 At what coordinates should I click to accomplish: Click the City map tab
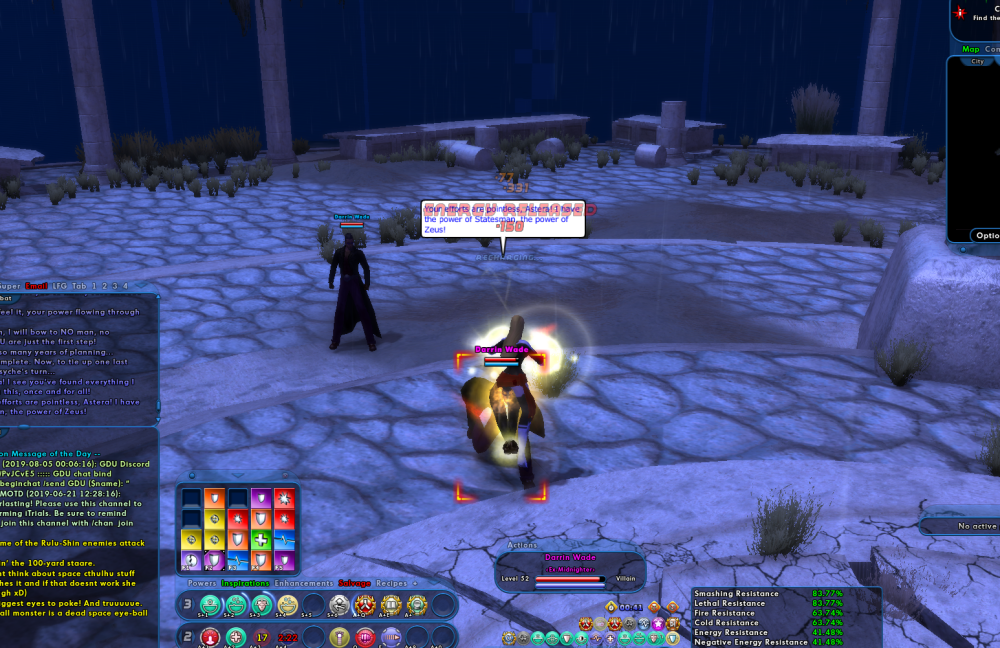click(x=977, y=61)
